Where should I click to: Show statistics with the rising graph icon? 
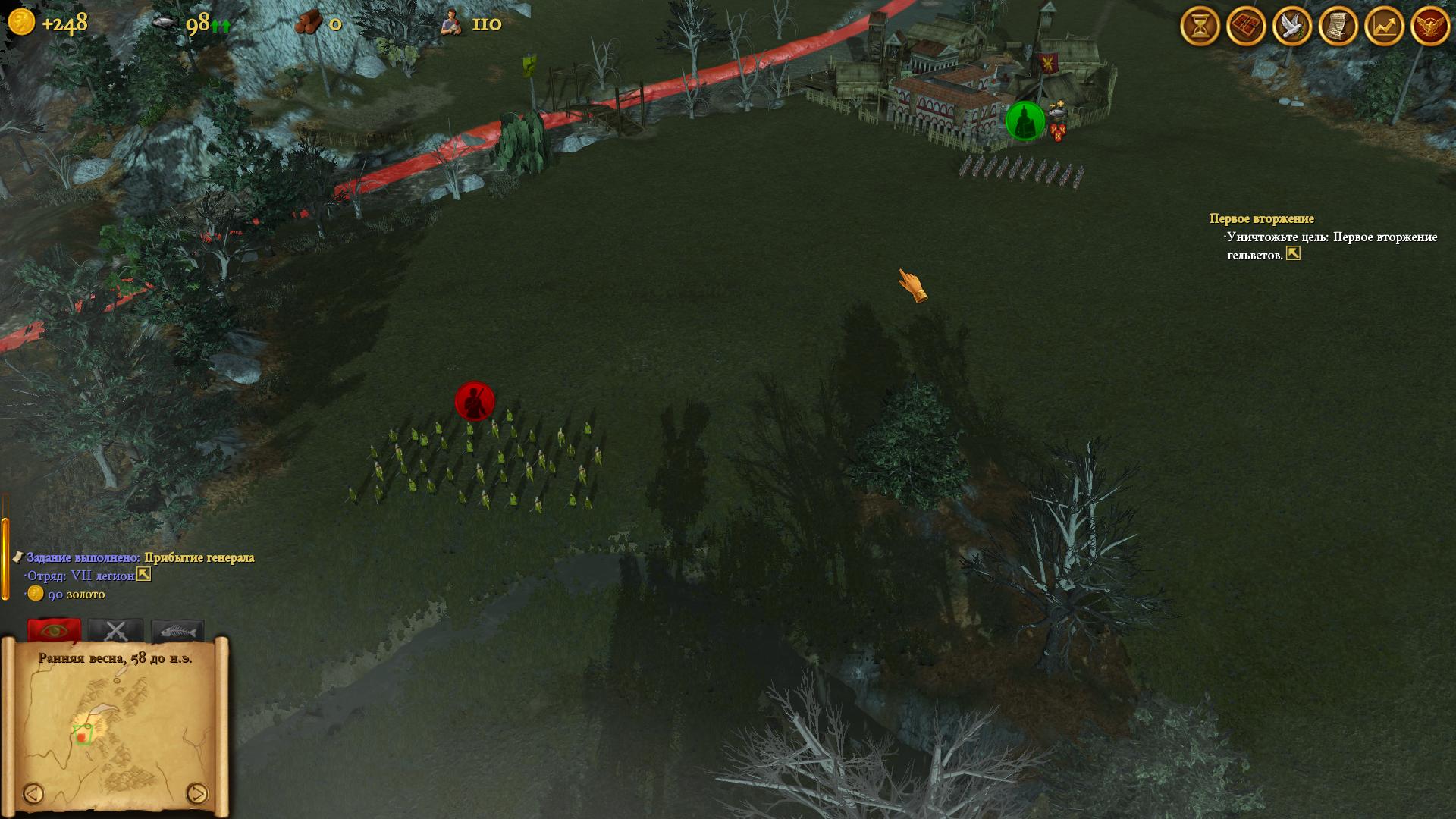1384,27
